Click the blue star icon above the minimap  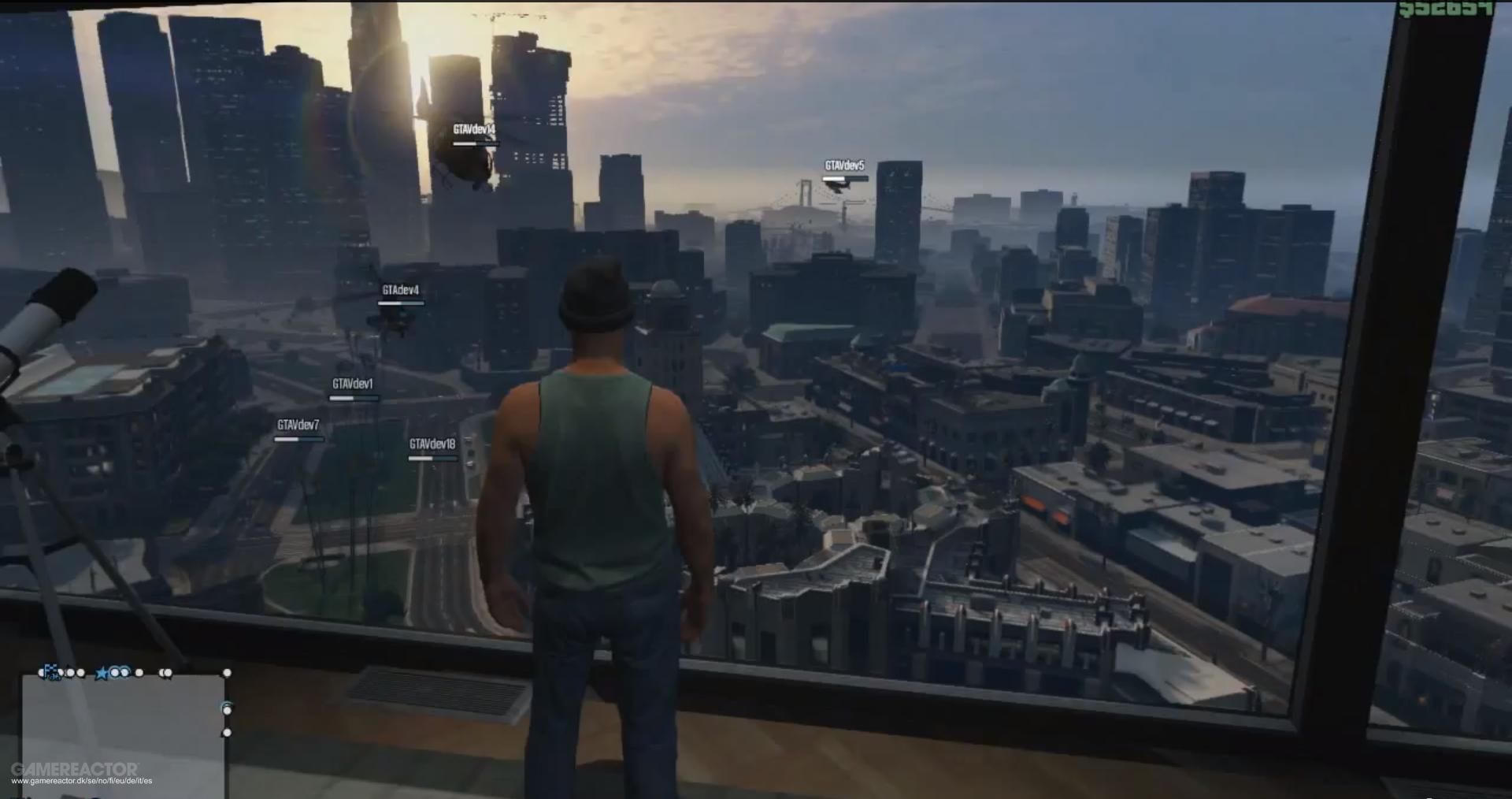point(101,673)
